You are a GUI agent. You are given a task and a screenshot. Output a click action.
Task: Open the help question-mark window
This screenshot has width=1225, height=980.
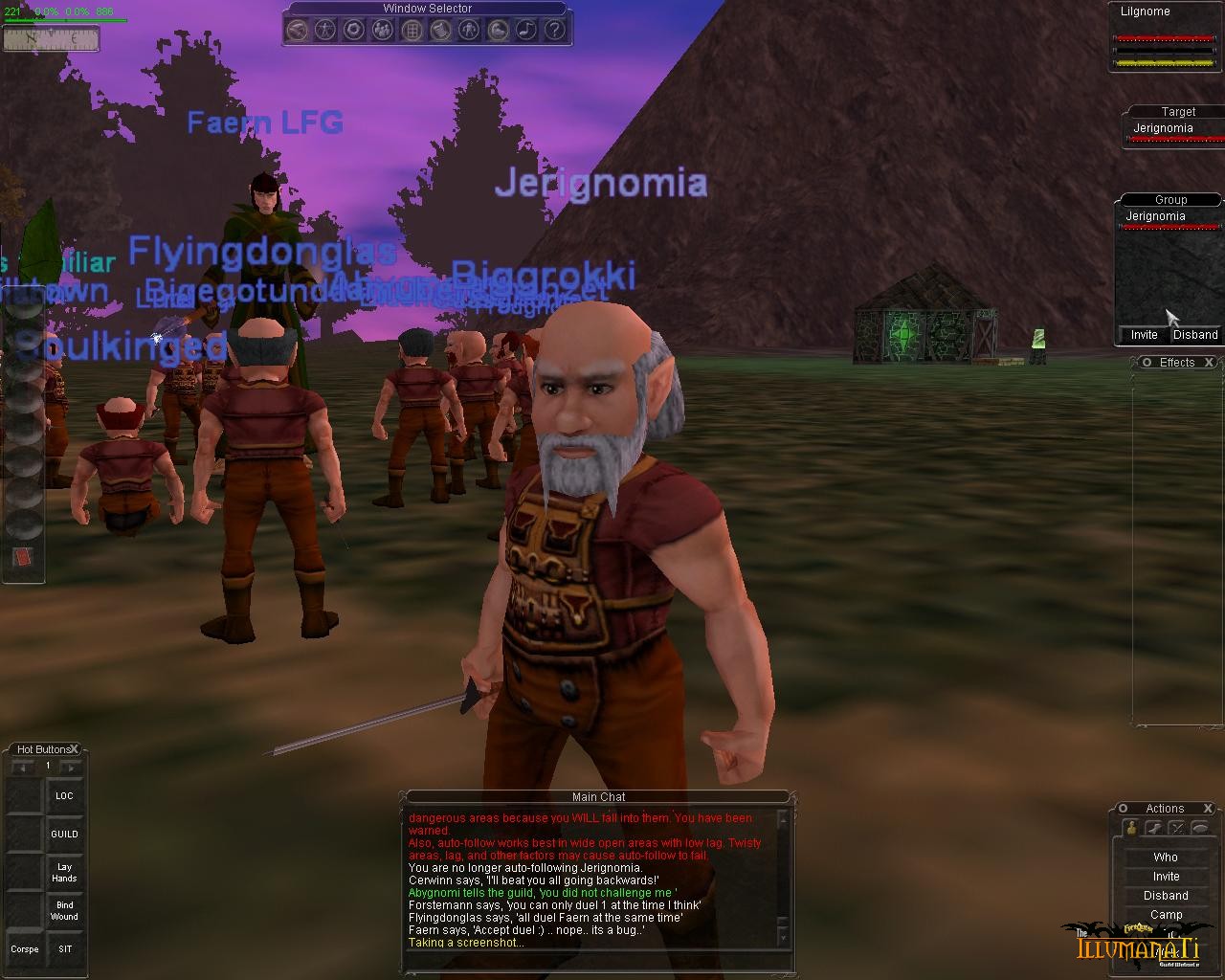[x=554, y=30]
